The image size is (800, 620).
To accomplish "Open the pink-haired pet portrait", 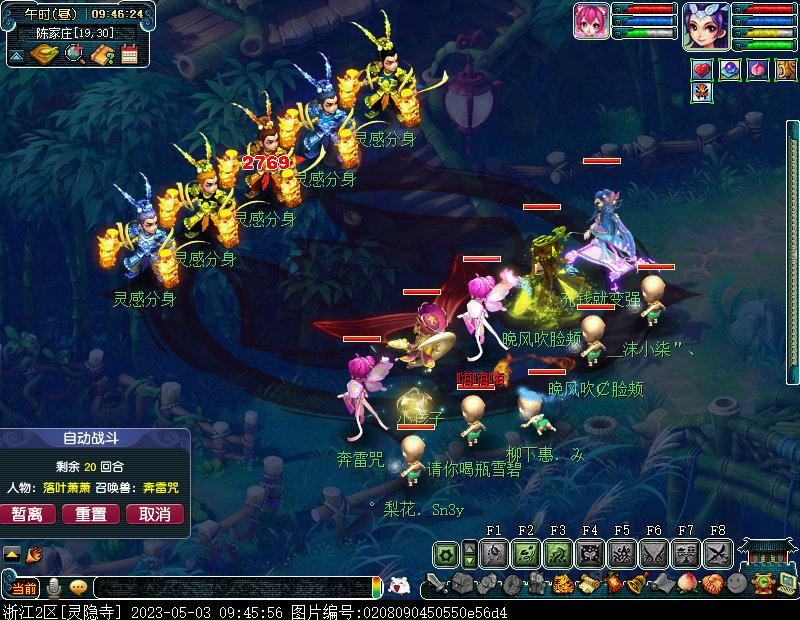I will tap(591, 21).
